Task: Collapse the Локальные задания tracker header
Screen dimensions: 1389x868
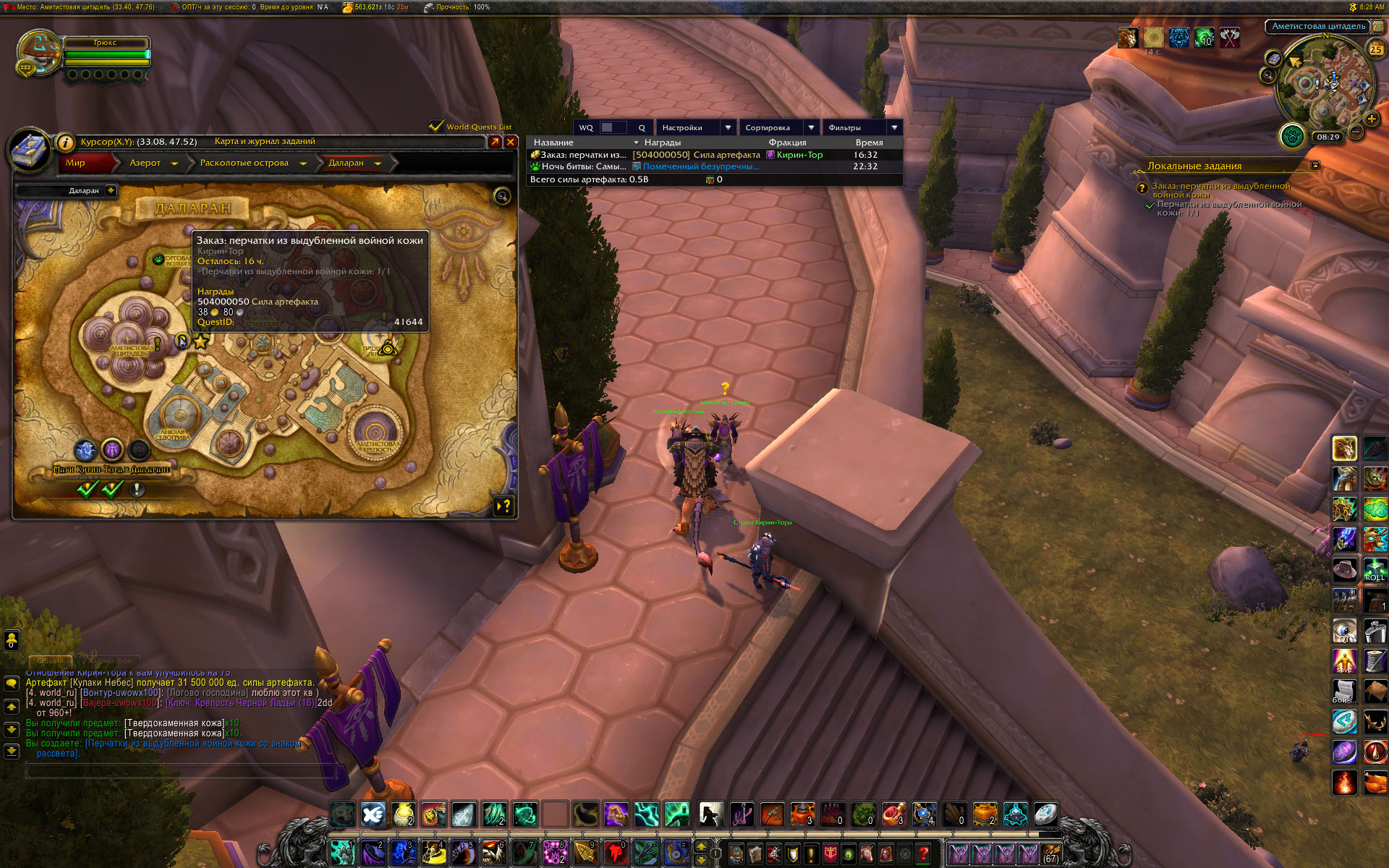Action: 1315,166
